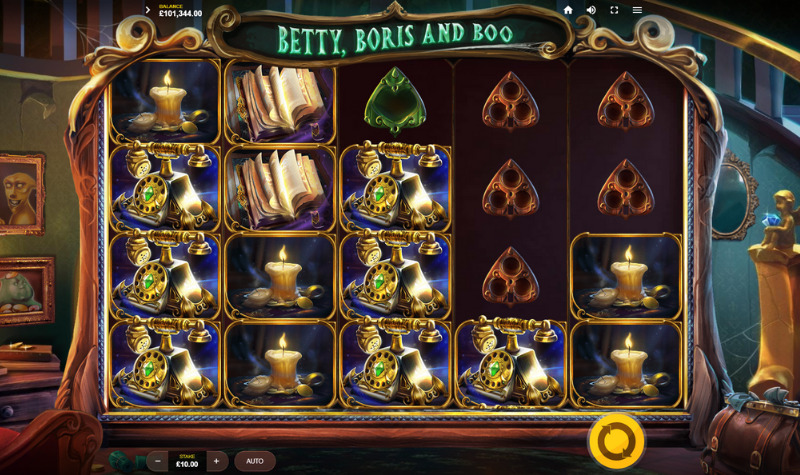Spin the reels with the gold button
The width and height of the screenshot is (800, 475).
(616, 440)
